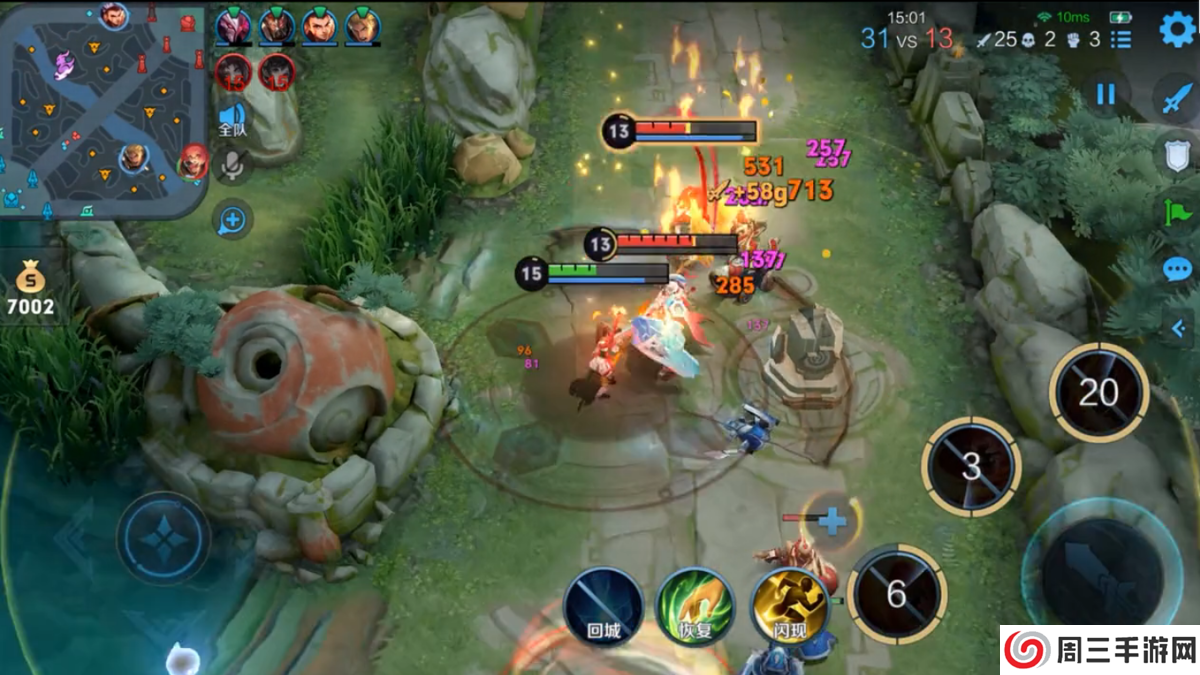Send the sword attack signal

click(1176, 98)
